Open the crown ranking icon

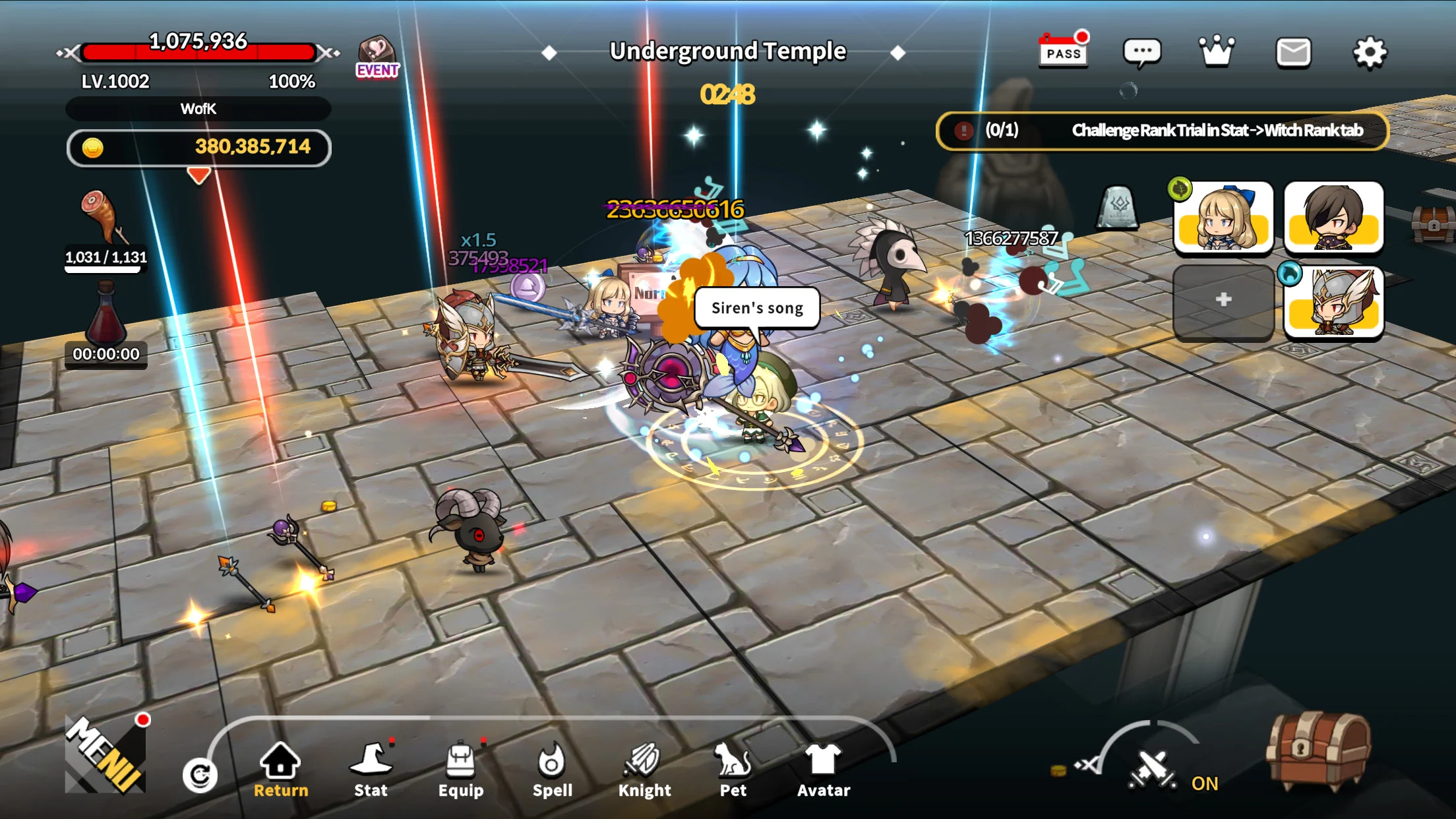(x=1217, y=51)
